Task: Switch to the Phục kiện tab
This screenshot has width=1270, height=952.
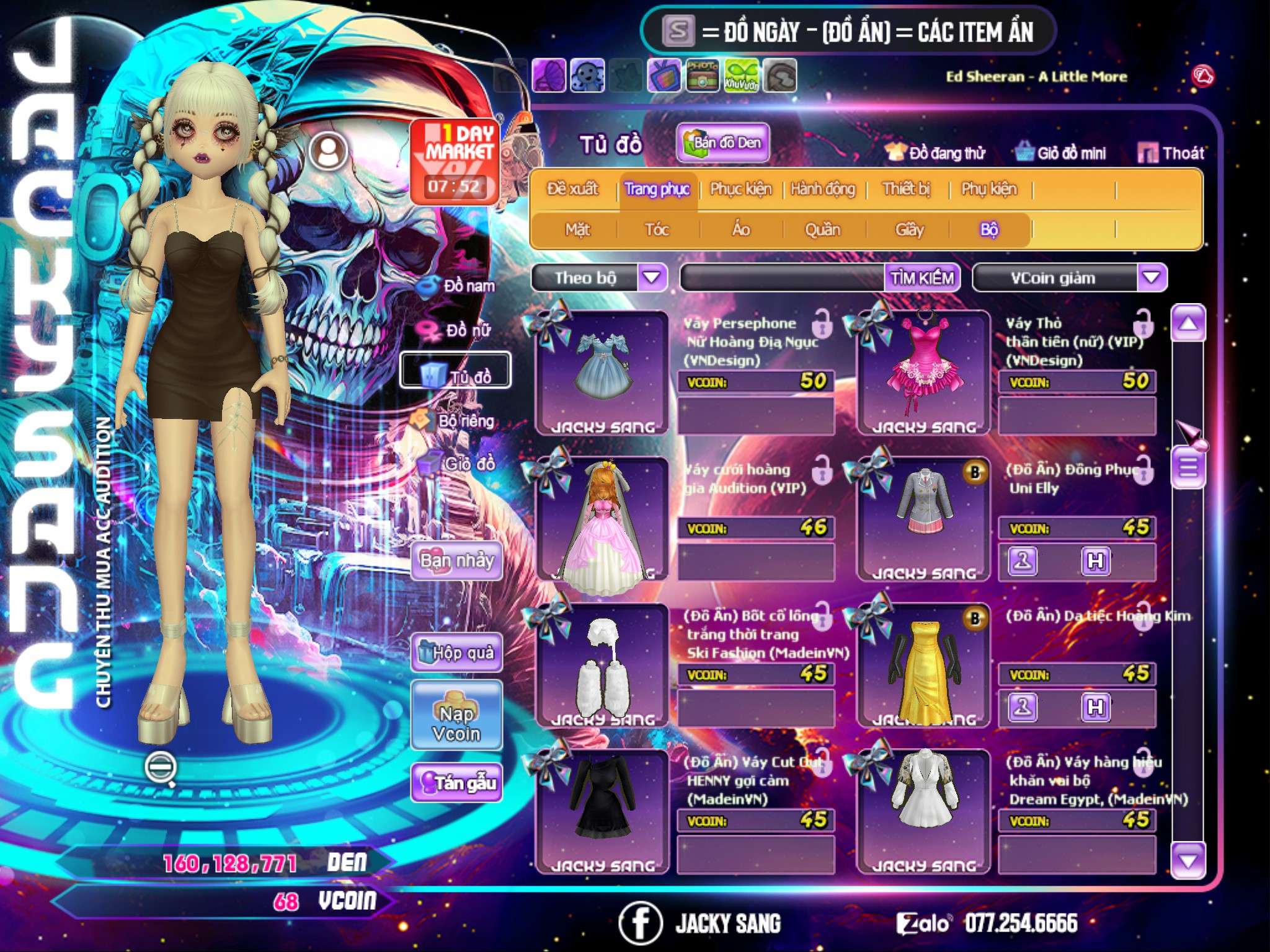Action: (740, 189)
